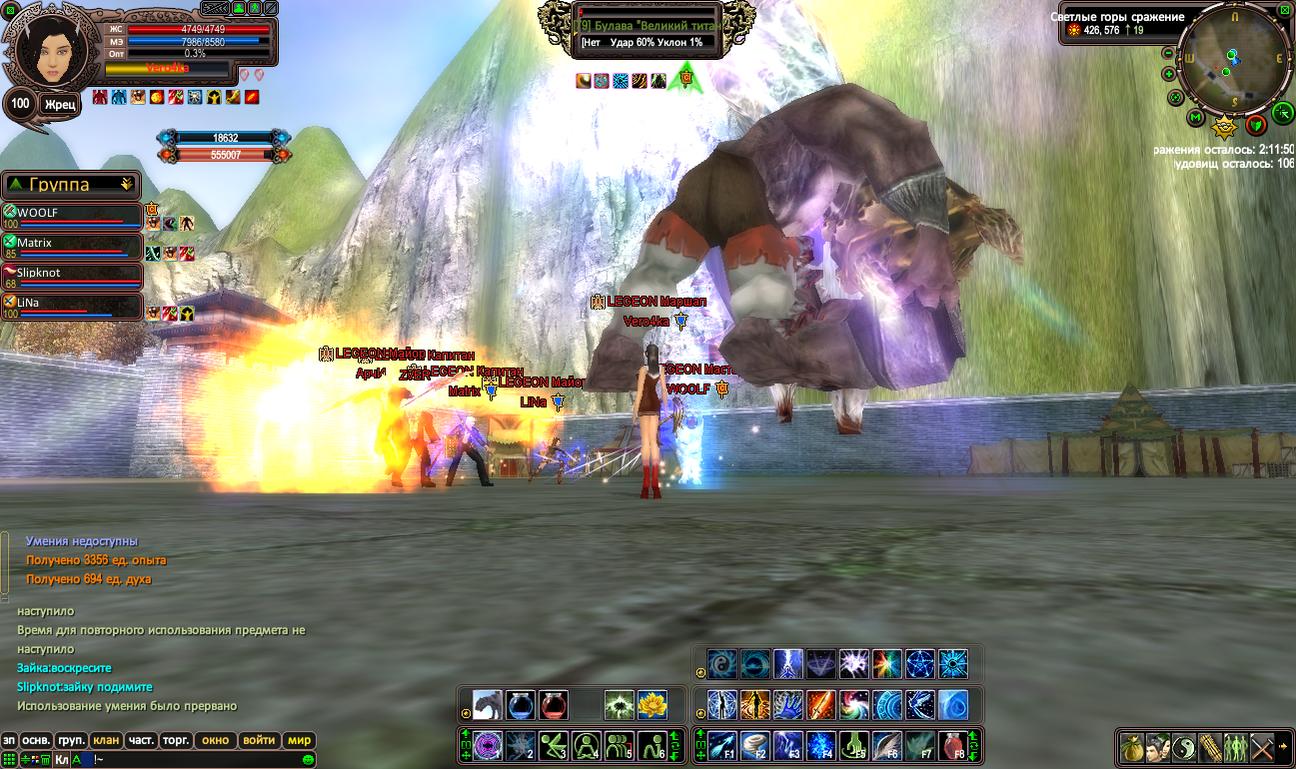Cast the tornado skill on F2
Viewport: 1296px width, 769px height.
pos(755,746)
